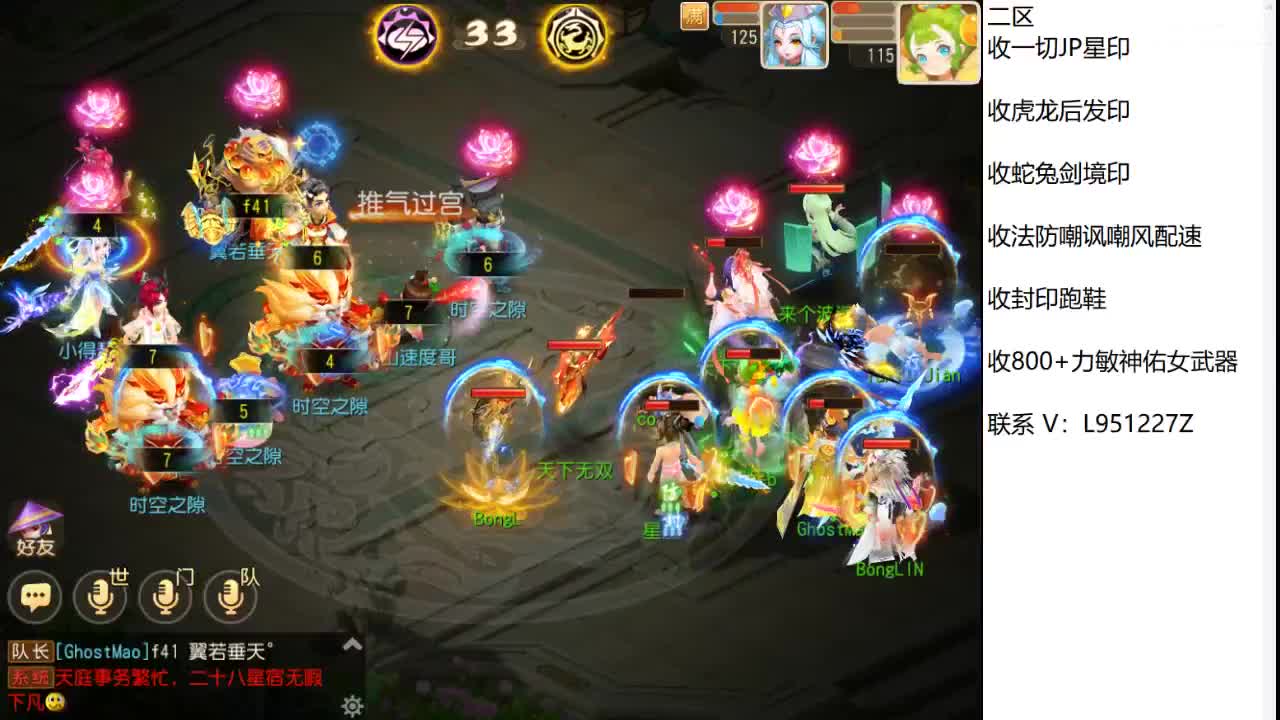
Task: Open the chat bubble message icon
Action: point(36,597)
